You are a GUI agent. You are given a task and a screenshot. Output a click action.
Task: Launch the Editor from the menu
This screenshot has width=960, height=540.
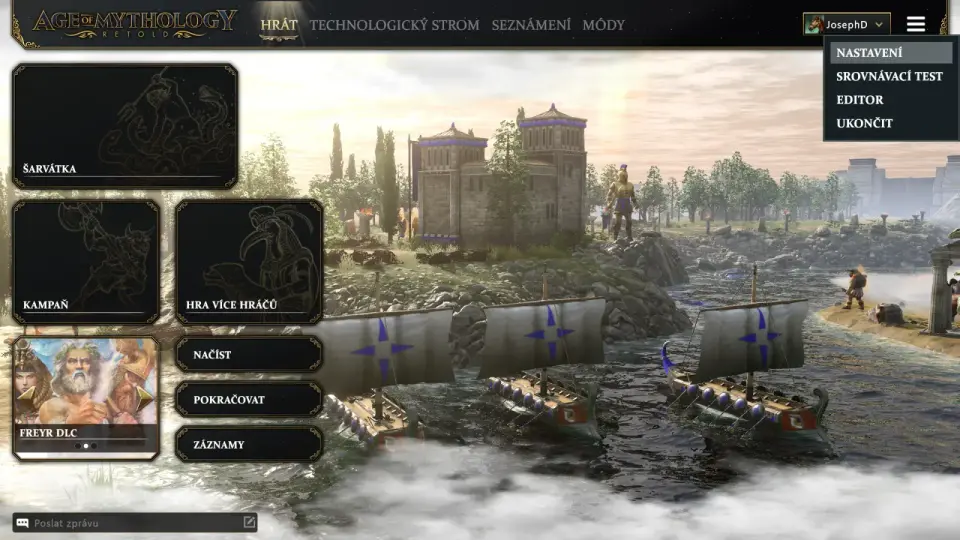(x=860, y=100)
